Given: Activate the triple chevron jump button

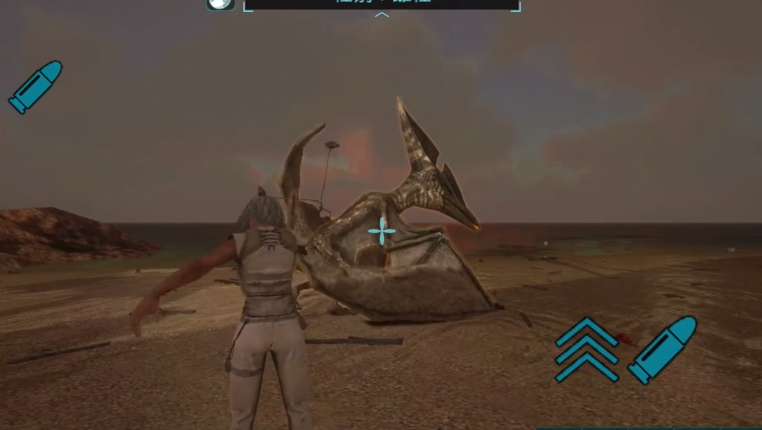Looking at the screenshot, I should pyautogui.click(x=587, y=349).
